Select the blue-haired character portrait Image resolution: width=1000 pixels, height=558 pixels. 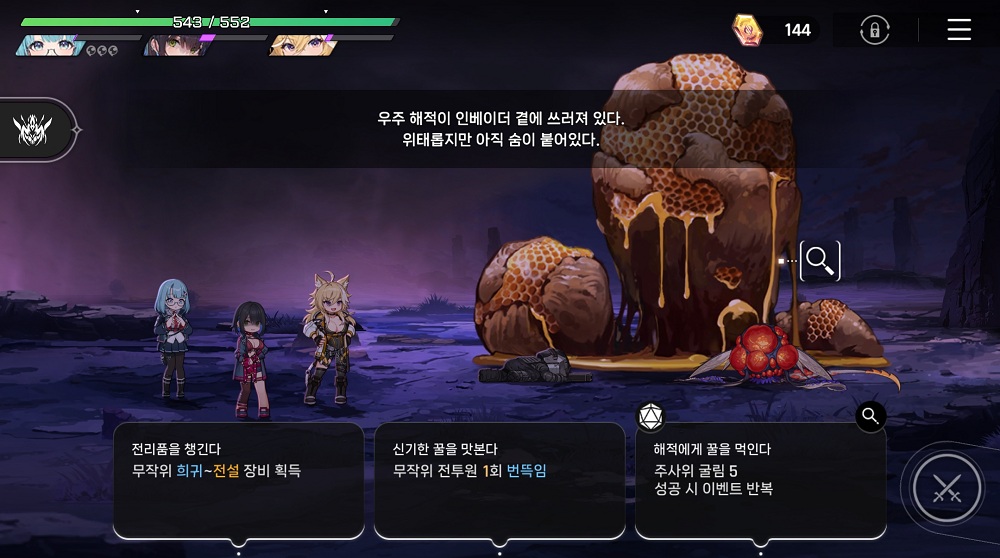[48, 45]
